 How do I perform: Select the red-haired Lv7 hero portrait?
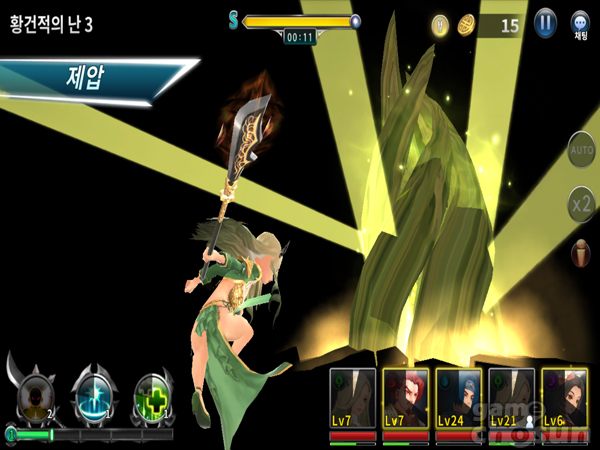406,399
